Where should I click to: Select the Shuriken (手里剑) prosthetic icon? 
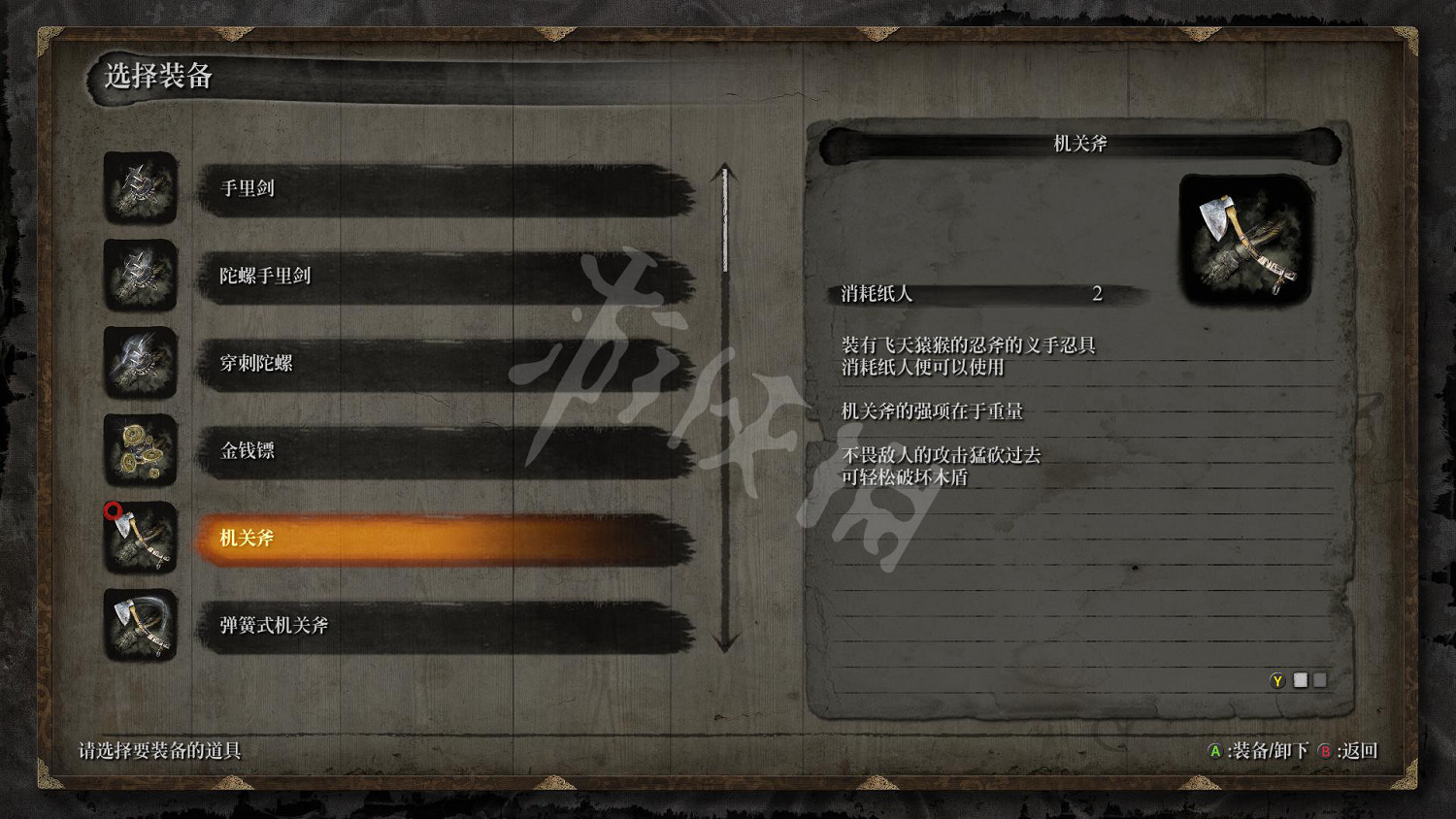140,190
